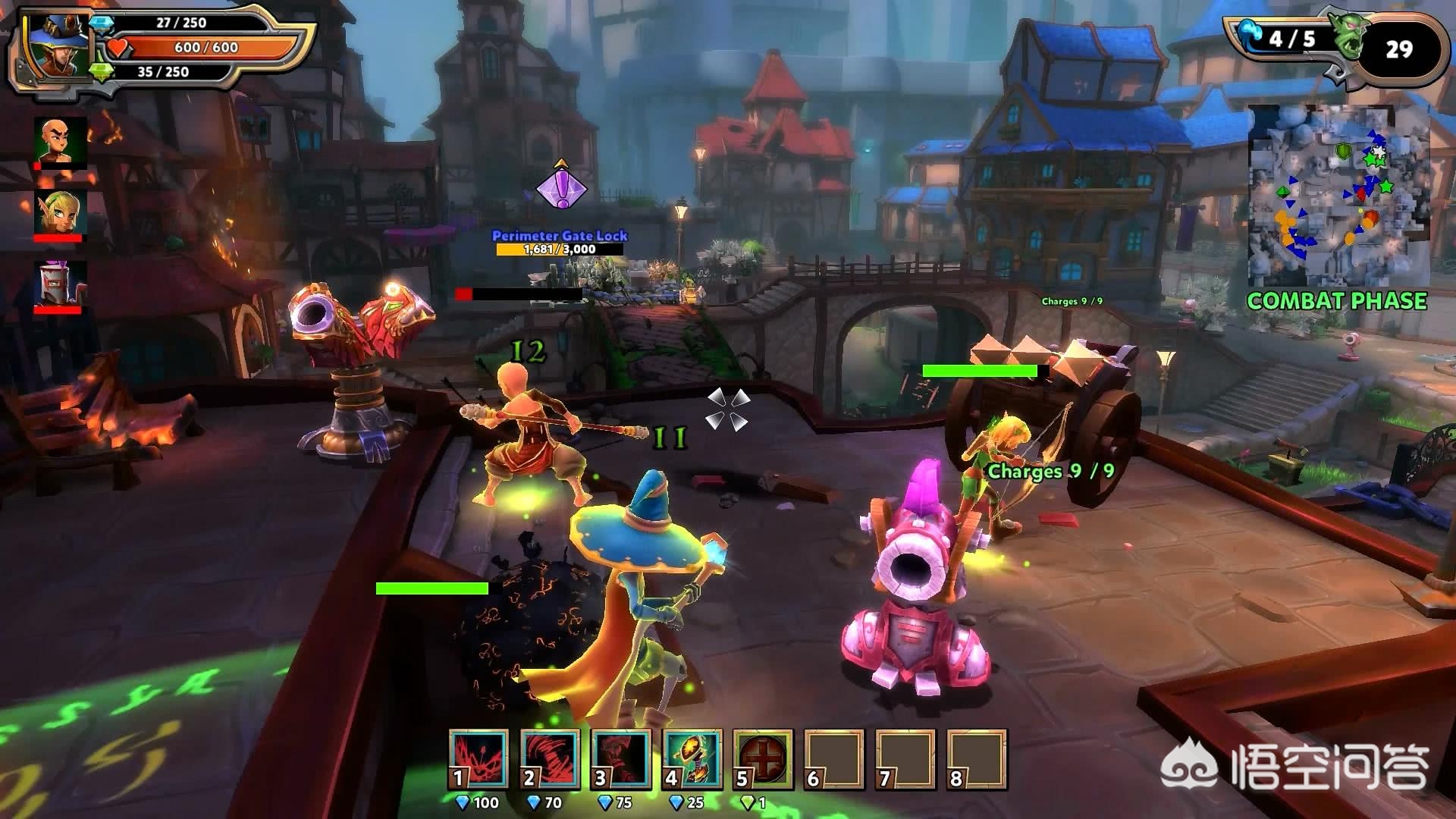Image resolution: width=1456 pixels, height=819 pixels.
Task: Click the Perimeter Gate Lock objective marker
Action: pyautogui.click(x=561, y=187)
